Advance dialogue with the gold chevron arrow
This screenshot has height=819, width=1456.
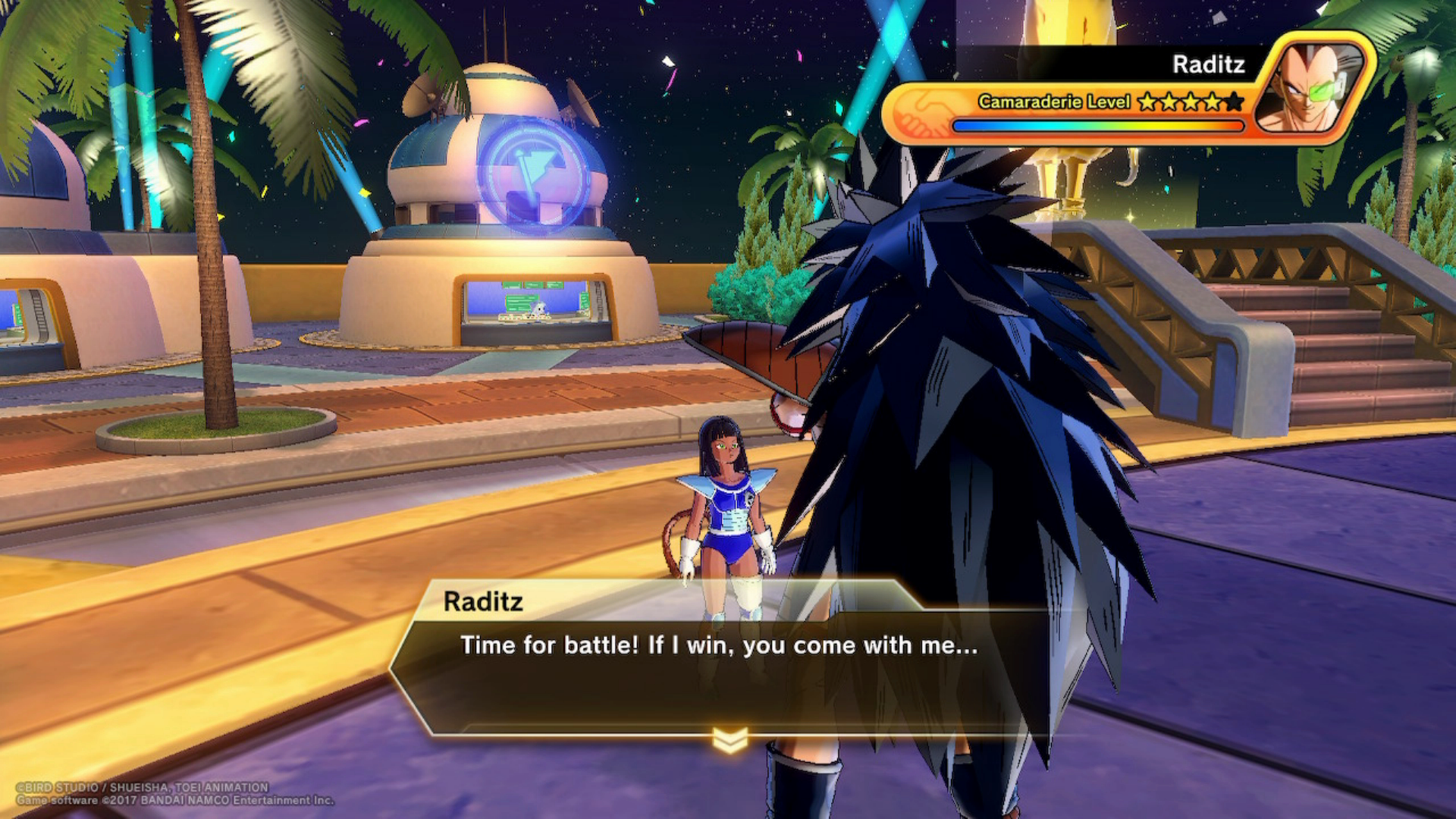click(x=730, y=740)
